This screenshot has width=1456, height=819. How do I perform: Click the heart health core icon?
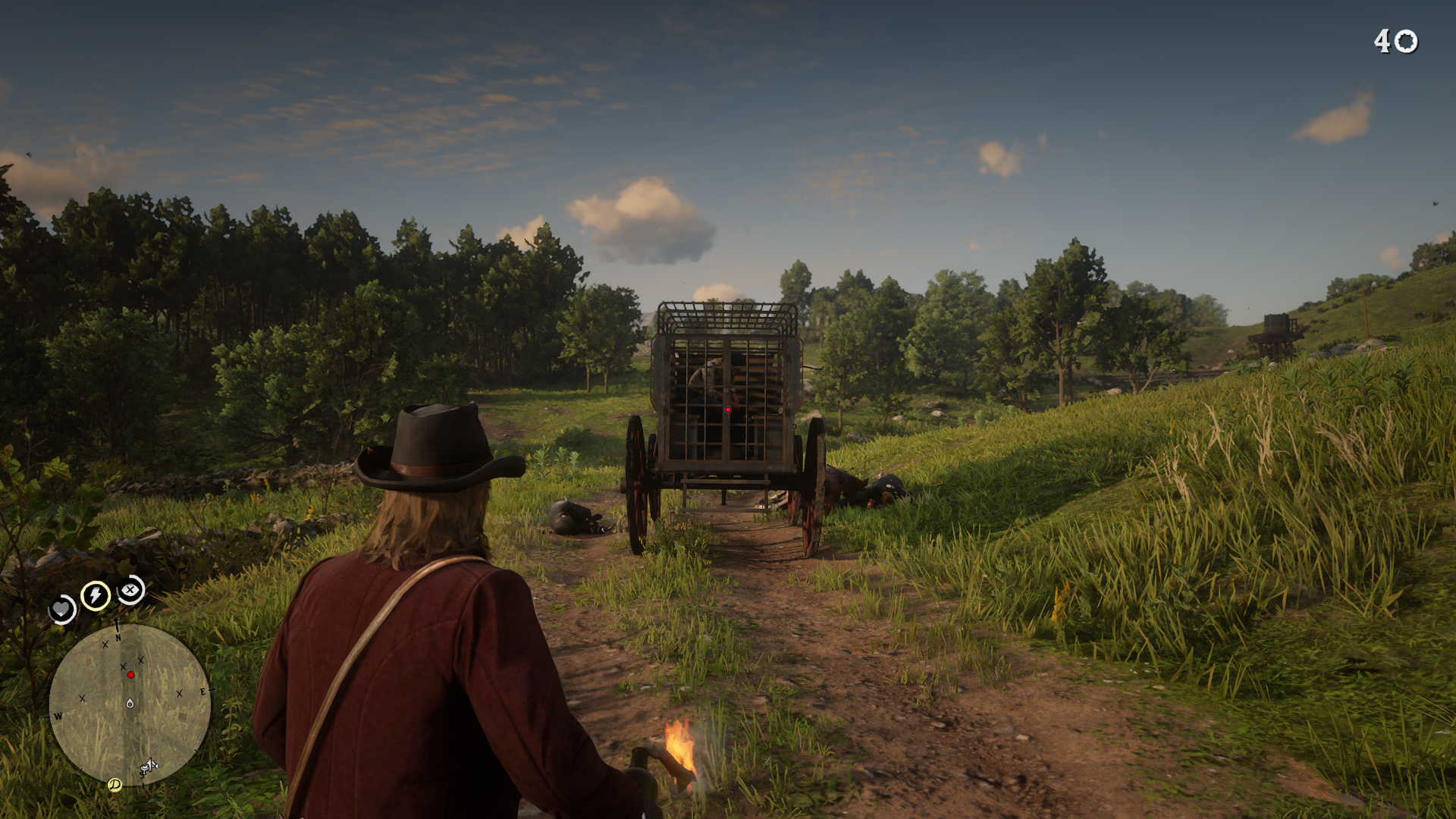click(x=61, y=609)
